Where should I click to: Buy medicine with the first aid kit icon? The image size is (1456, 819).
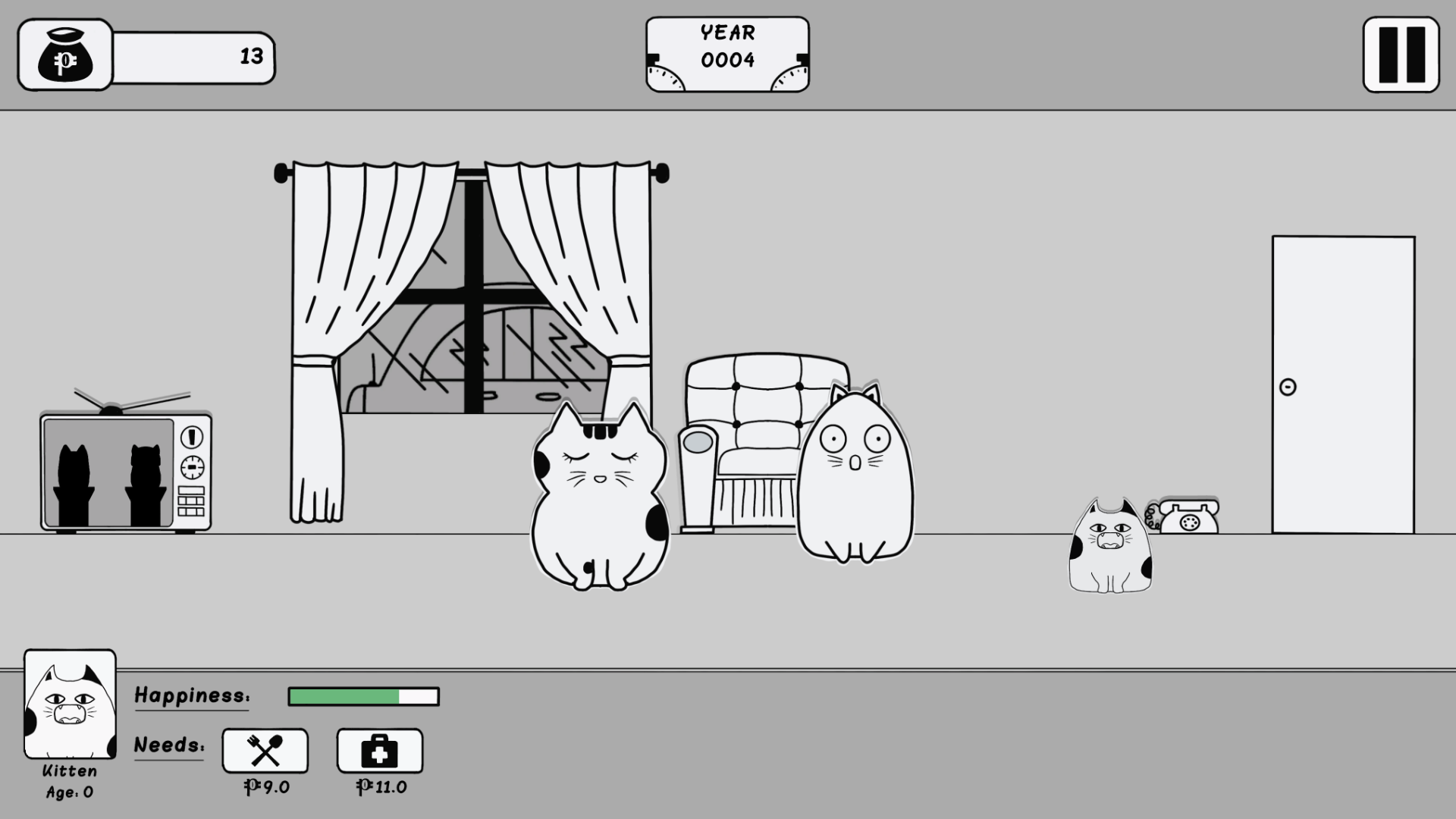coord(381,752)
